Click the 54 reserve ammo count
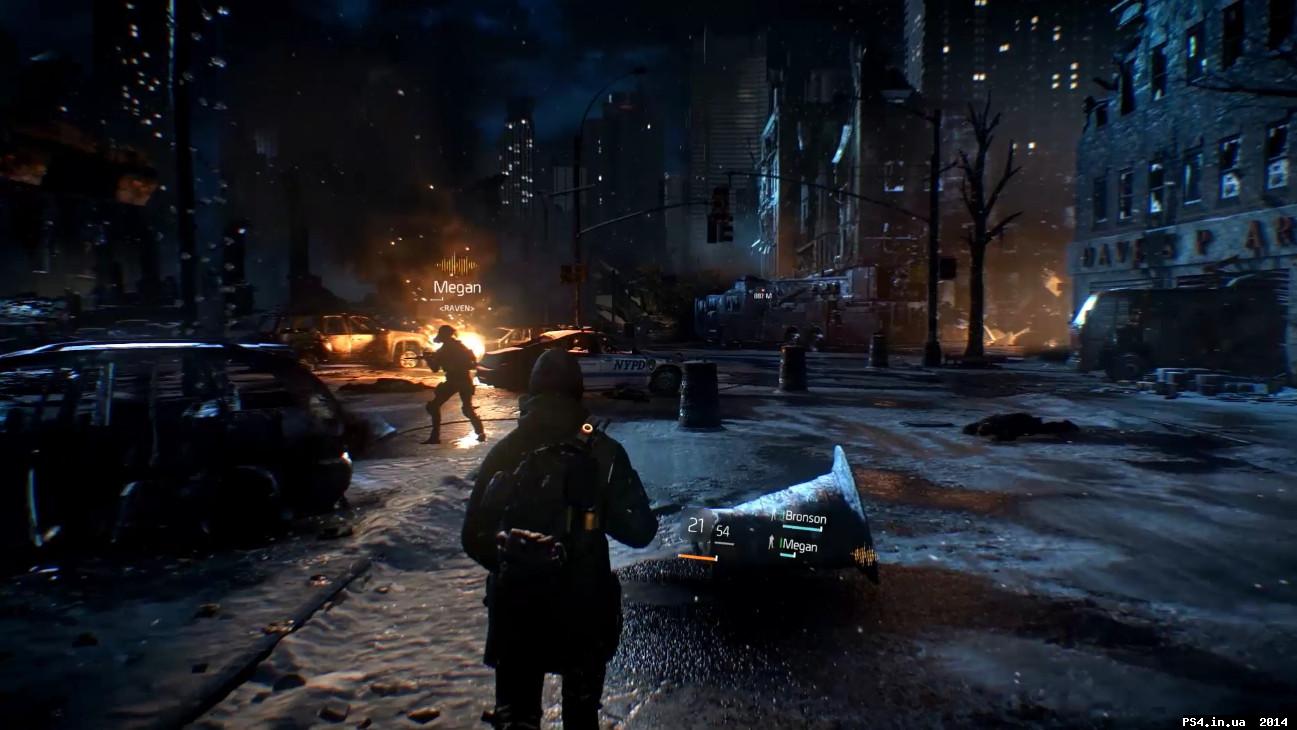1297x730 pixels. tap(723, 531)
